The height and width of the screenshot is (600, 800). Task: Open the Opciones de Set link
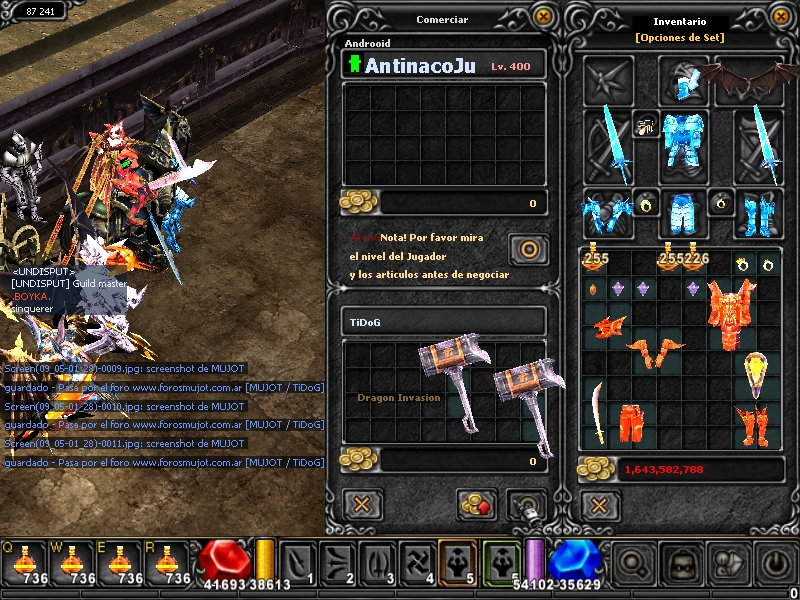pos(679,37)
